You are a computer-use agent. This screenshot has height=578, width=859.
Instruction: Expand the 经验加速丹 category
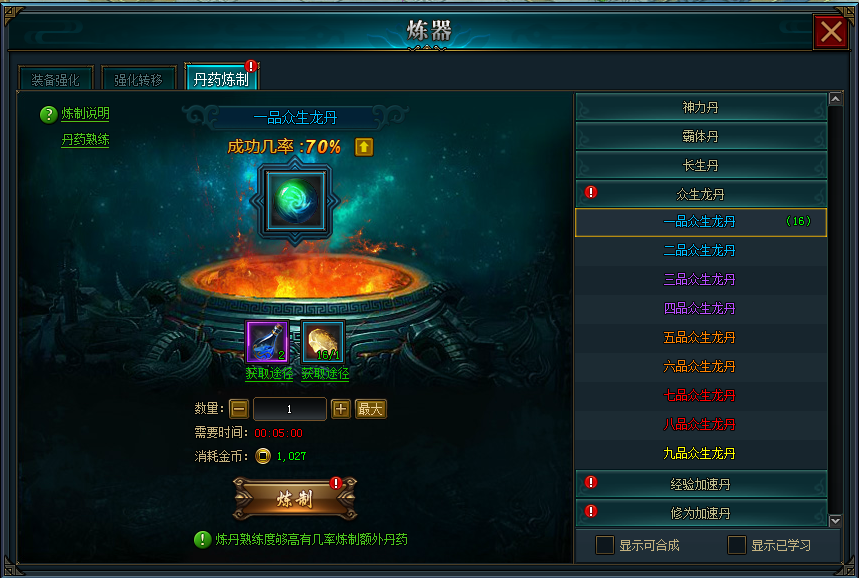click(700, 484)
